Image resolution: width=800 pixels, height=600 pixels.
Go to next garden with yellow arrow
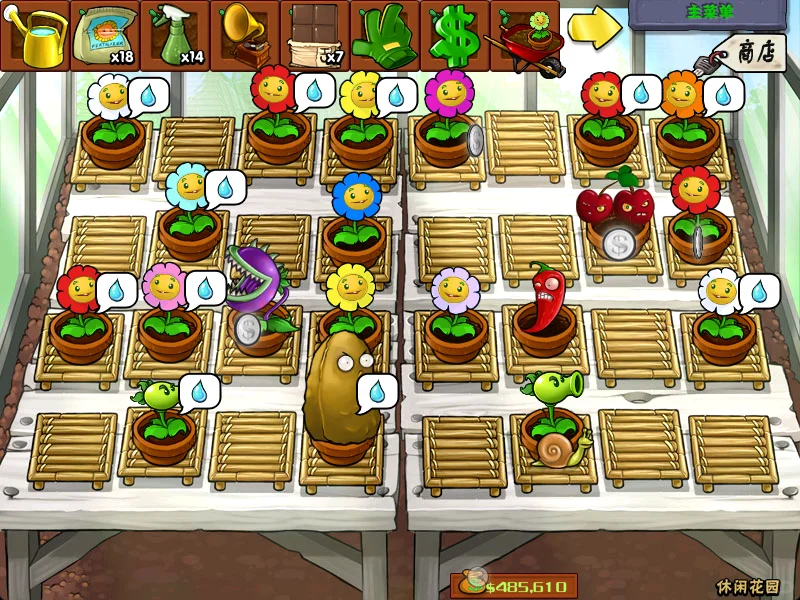point(594,29)
